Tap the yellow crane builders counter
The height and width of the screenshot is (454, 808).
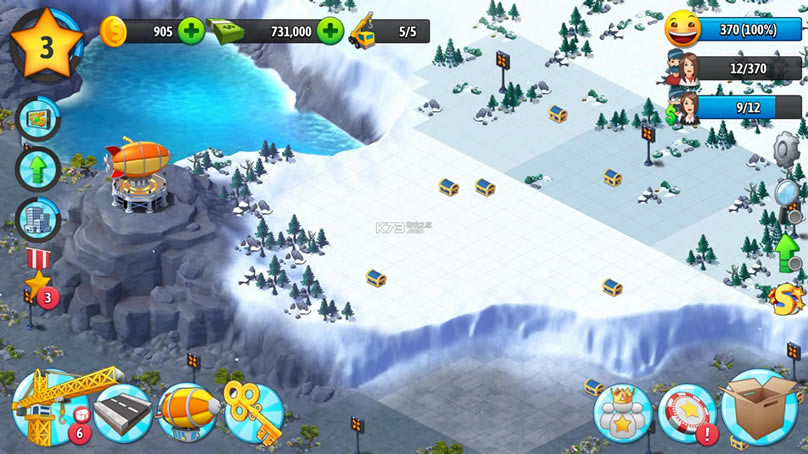pyautogui.click(x=387, y=31)
